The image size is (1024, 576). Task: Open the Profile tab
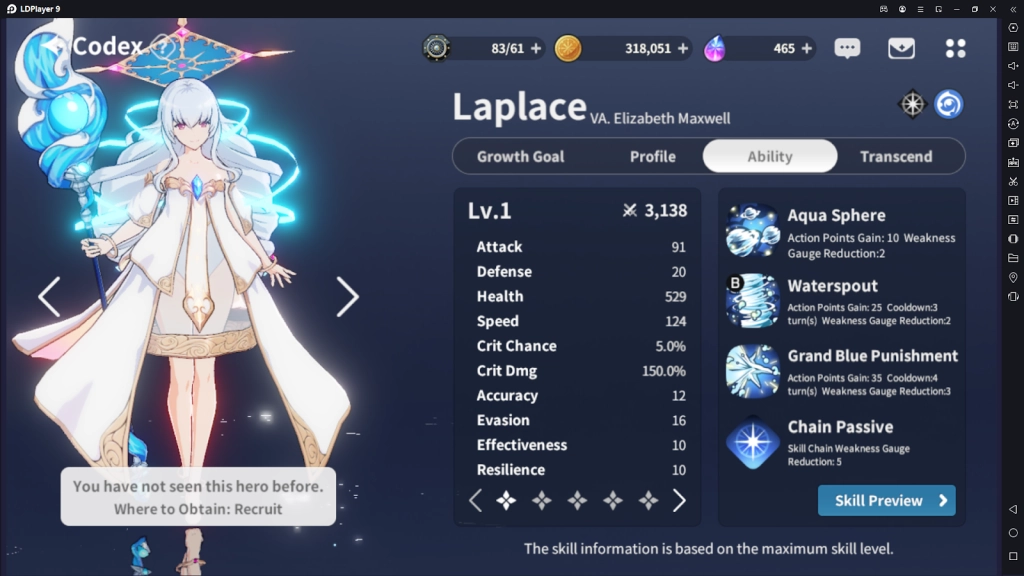[652, 156]
